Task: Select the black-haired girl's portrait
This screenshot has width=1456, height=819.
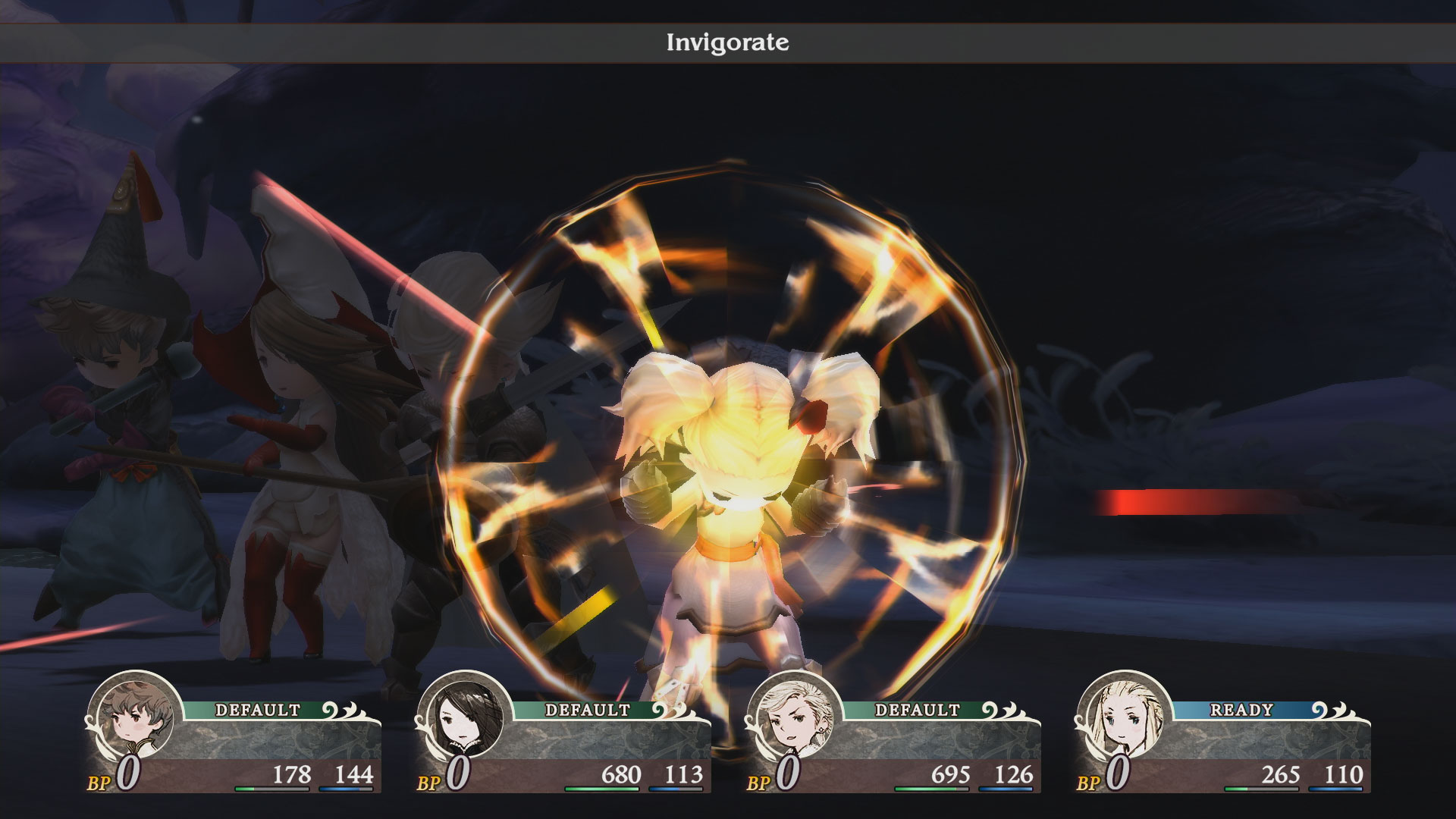Action: 463,717
